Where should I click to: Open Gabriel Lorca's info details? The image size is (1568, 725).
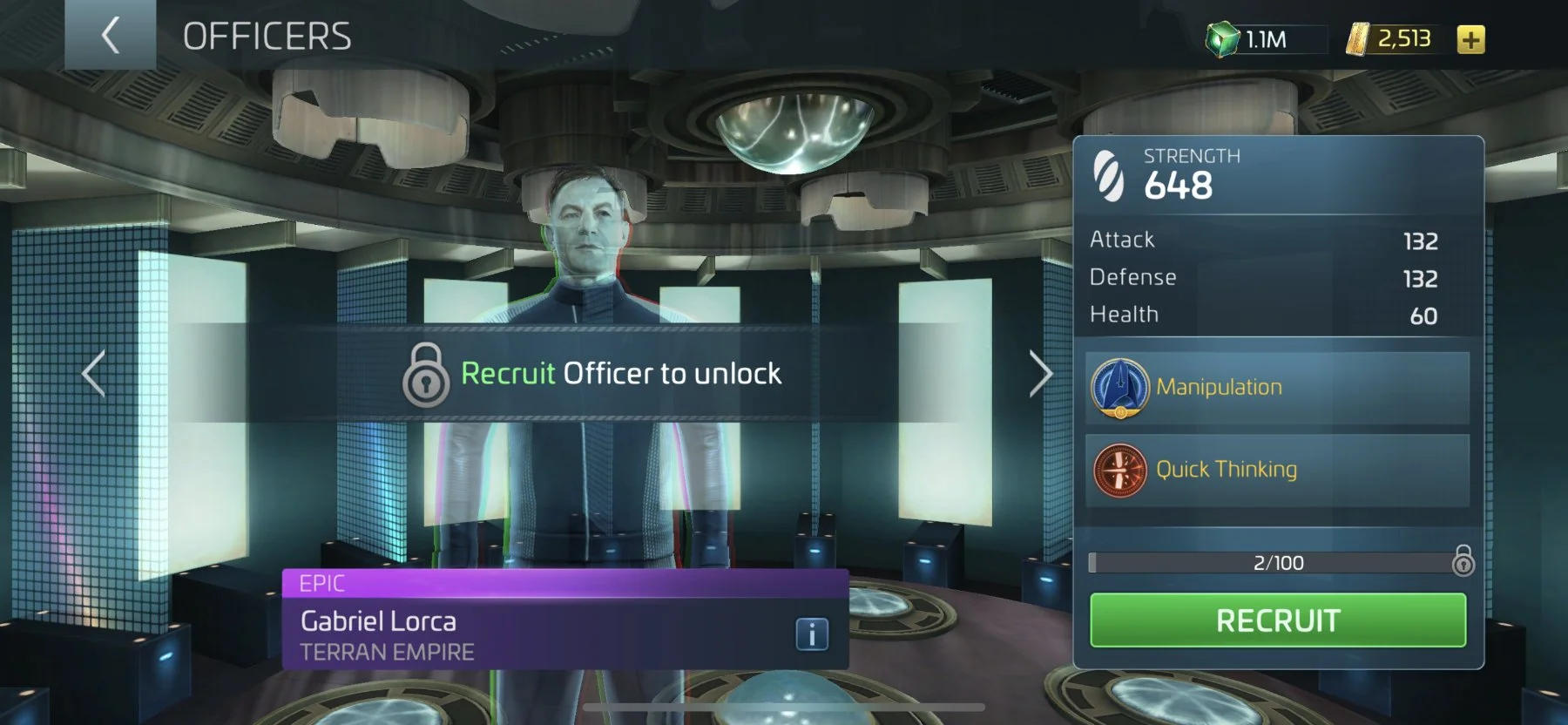pyautogui.click(x=811, y=634)
